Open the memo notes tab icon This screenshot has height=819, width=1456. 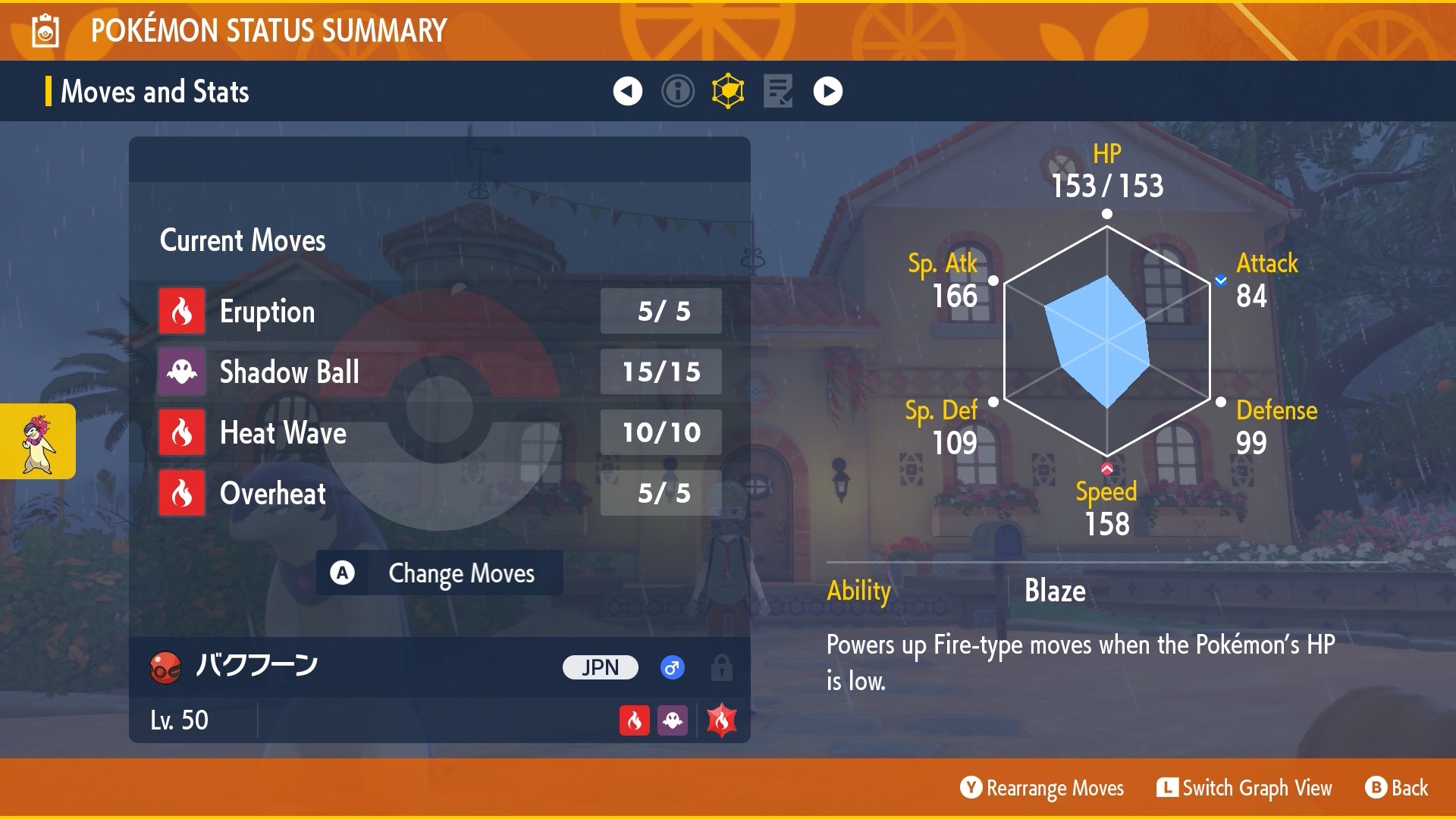pyautogui.click(x=778, y=91)
